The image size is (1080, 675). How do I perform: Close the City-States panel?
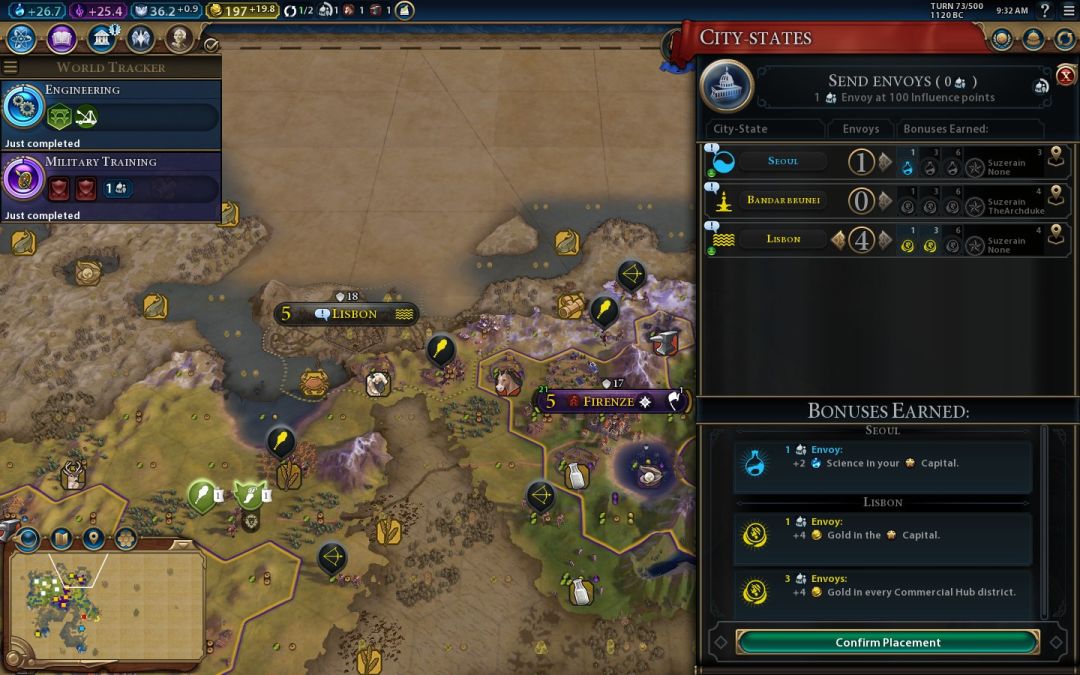tap(1066, 75)
